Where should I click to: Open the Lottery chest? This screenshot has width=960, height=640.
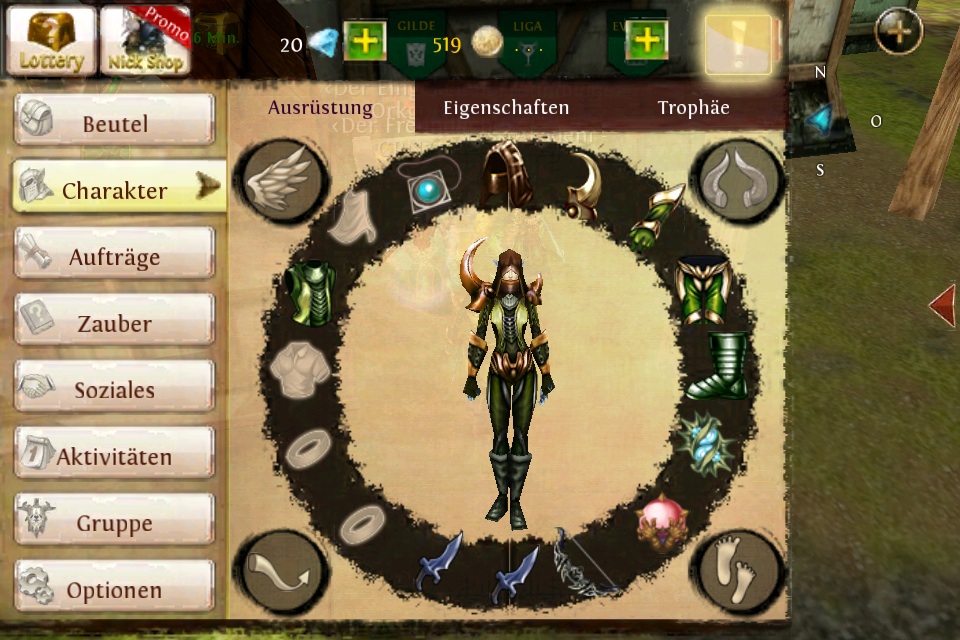point(51,41)
